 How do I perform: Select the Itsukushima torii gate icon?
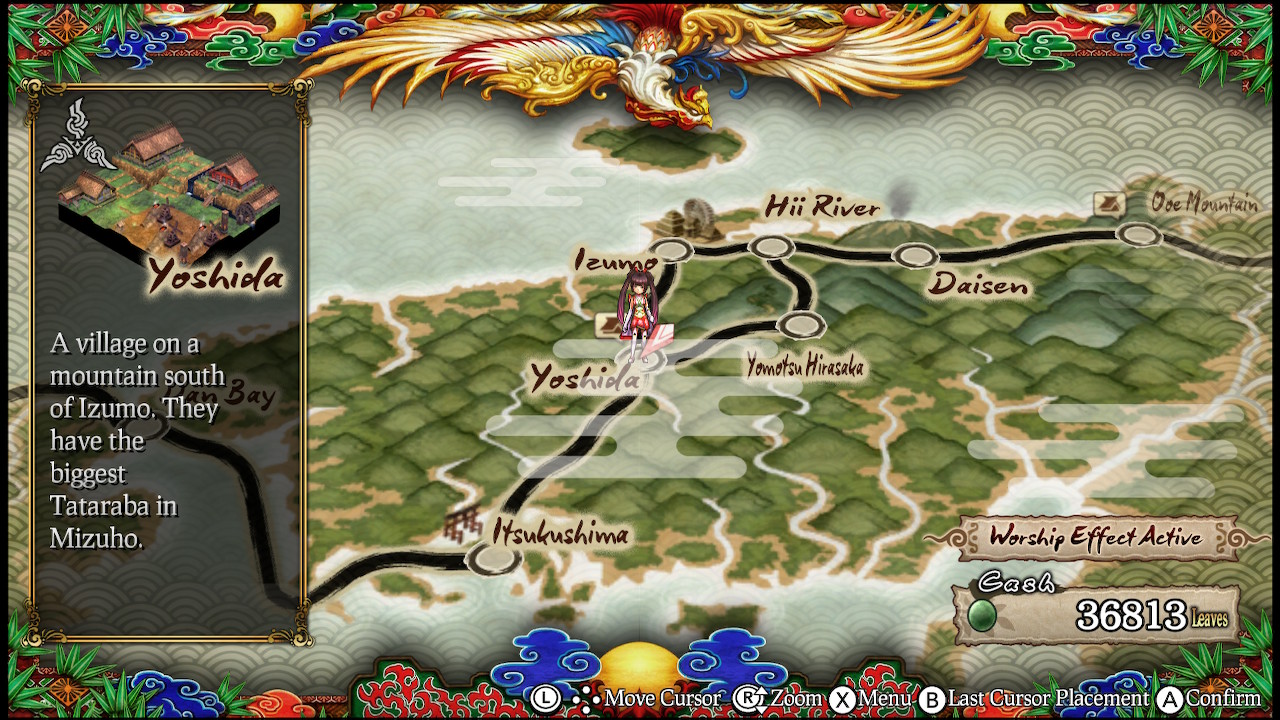[463, 522]
